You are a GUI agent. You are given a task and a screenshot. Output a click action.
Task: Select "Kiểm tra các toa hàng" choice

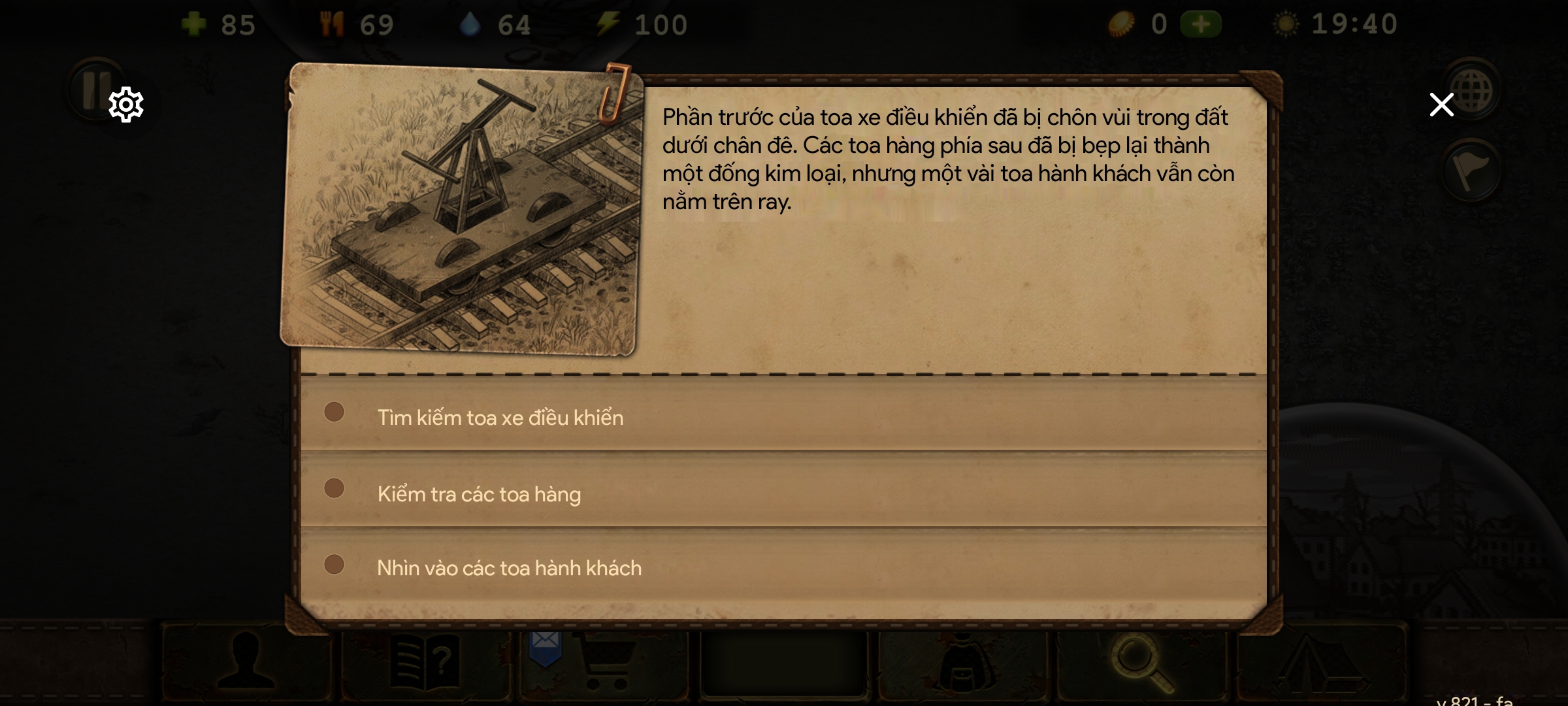pyautogui.click(x=479, y=494)
